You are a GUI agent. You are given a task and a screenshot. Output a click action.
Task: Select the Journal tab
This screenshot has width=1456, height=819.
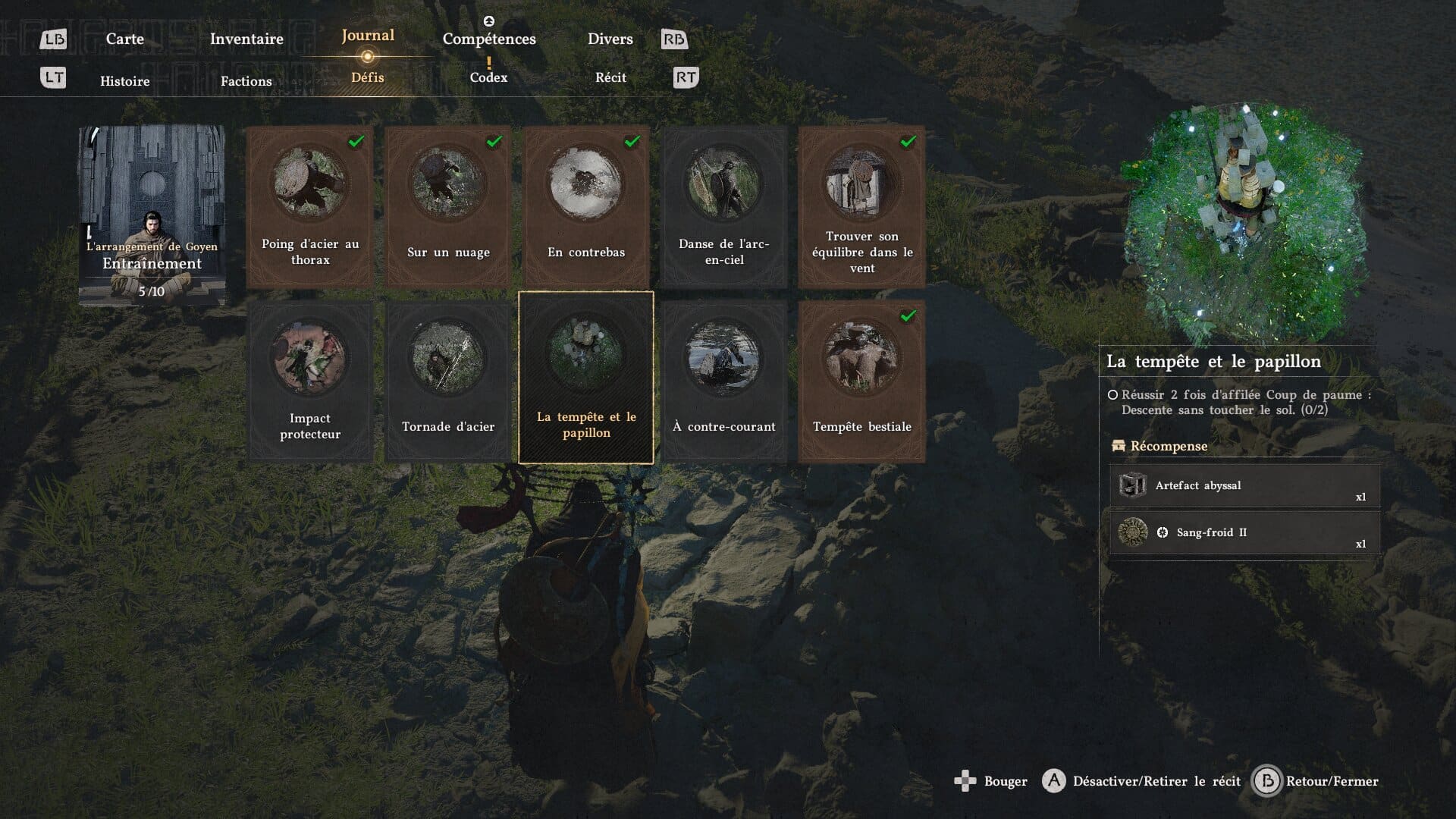[368, 36]
